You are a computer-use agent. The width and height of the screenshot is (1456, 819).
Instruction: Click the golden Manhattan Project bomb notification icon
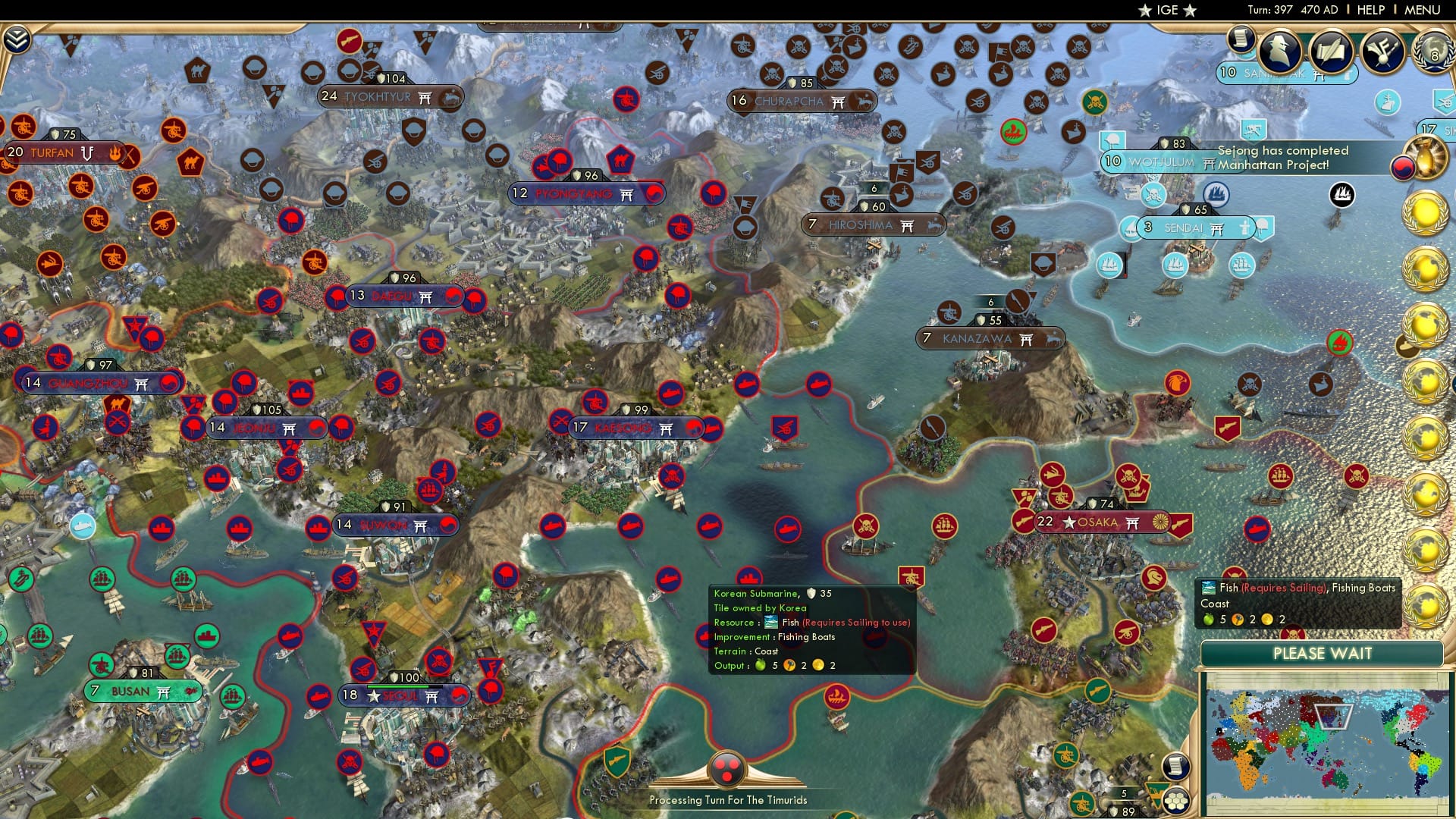1424,157
